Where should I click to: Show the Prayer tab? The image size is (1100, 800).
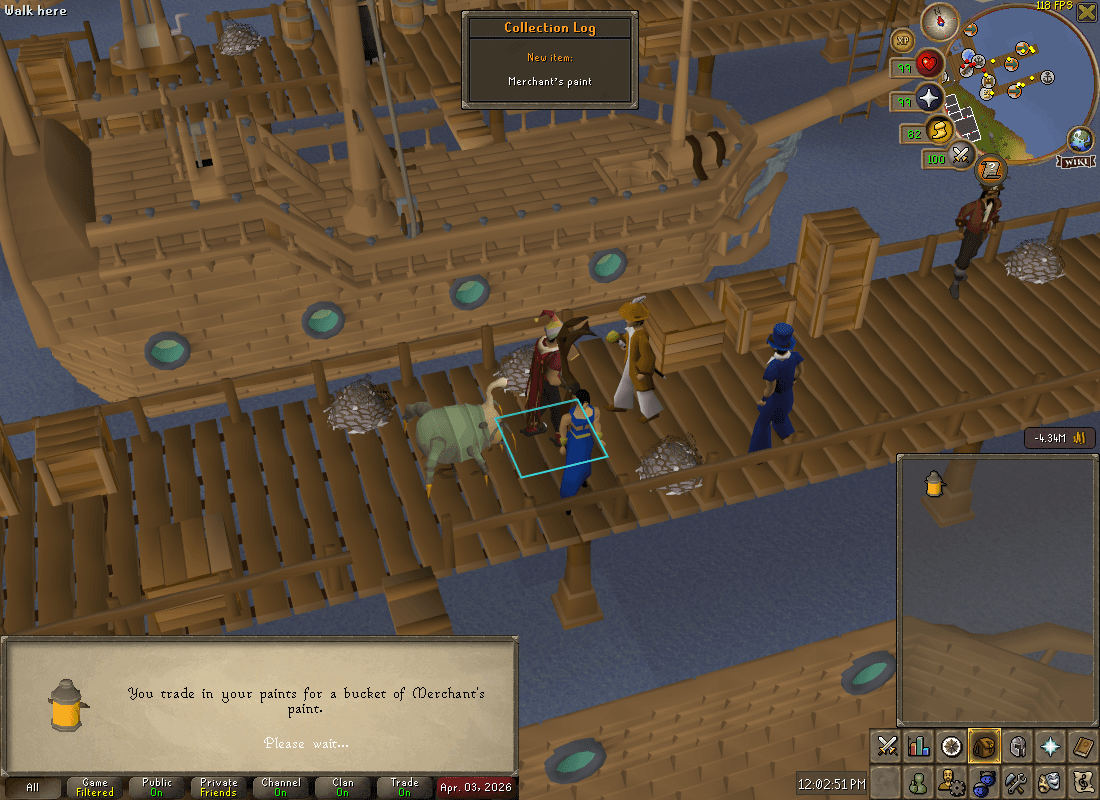pyautogui.click(x=1050, y=746)
